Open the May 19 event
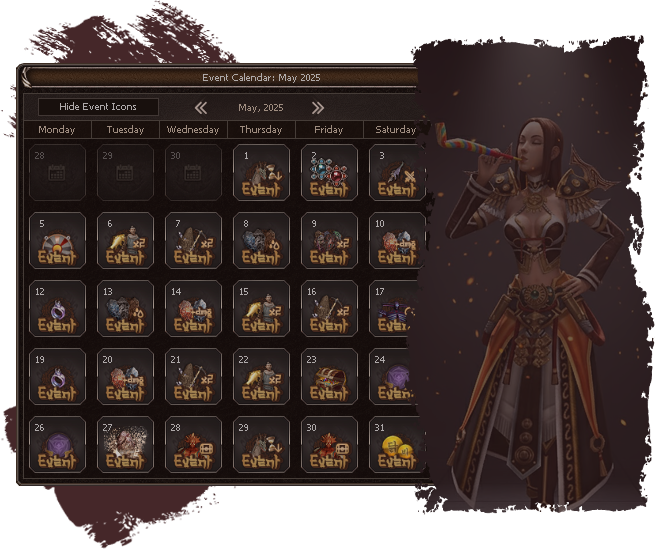Image resolution: width=655 pixels, height=549 pixels. click(x=57, y=376)
